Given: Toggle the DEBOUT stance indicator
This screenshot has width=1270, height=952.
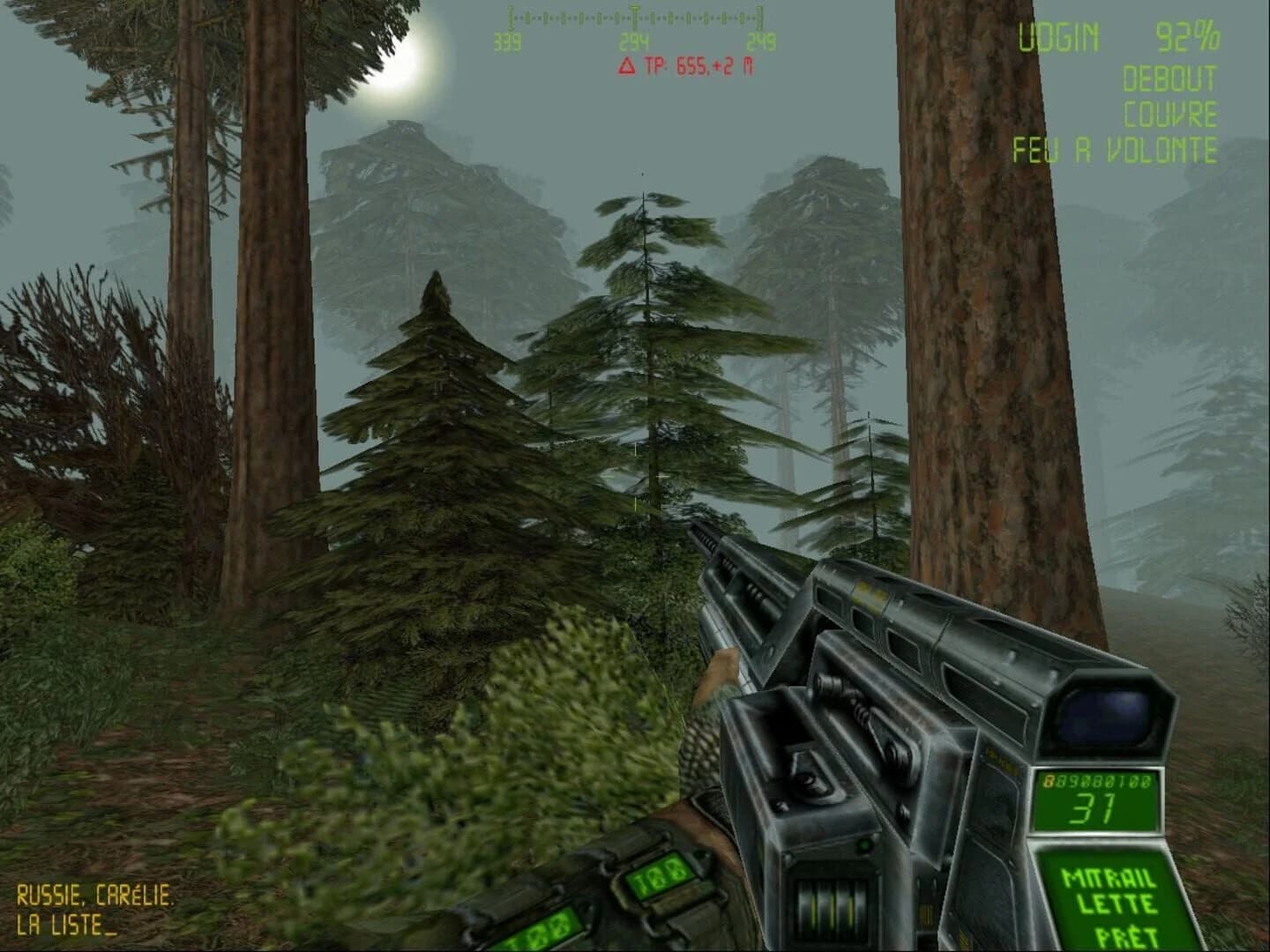Looking at the screenshot, I should point(1170,79).
